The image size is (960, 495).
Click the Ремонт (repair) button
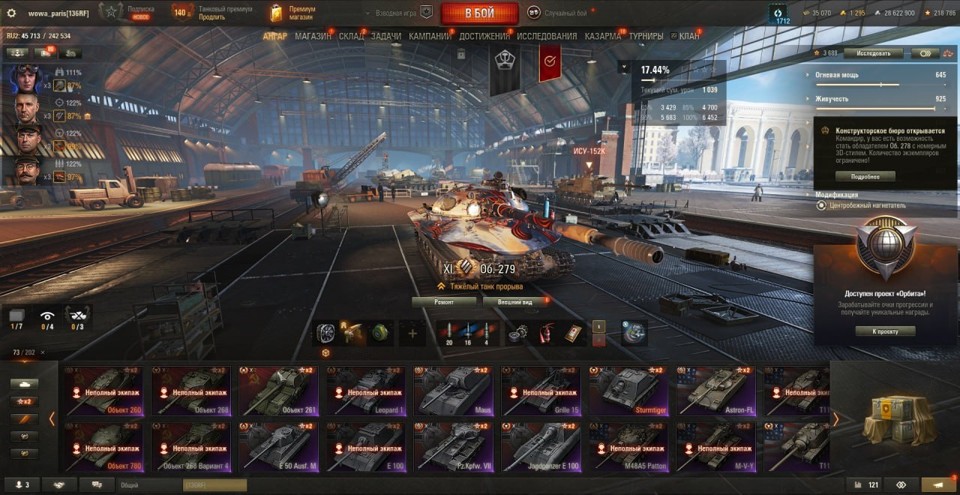pyautogui.click(x=445, y=301)
